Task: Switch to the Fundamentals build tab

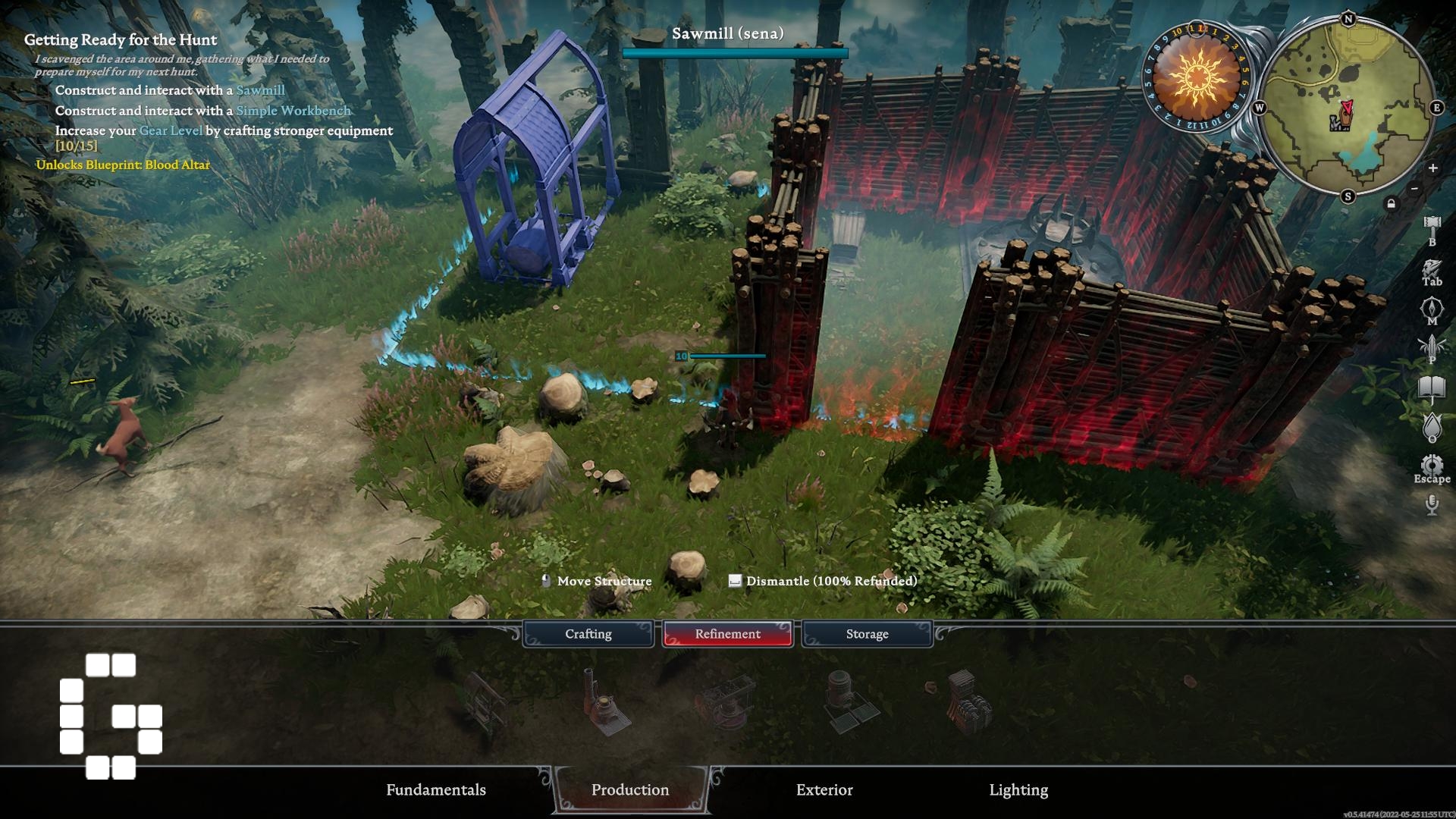Action: point(435,789)
